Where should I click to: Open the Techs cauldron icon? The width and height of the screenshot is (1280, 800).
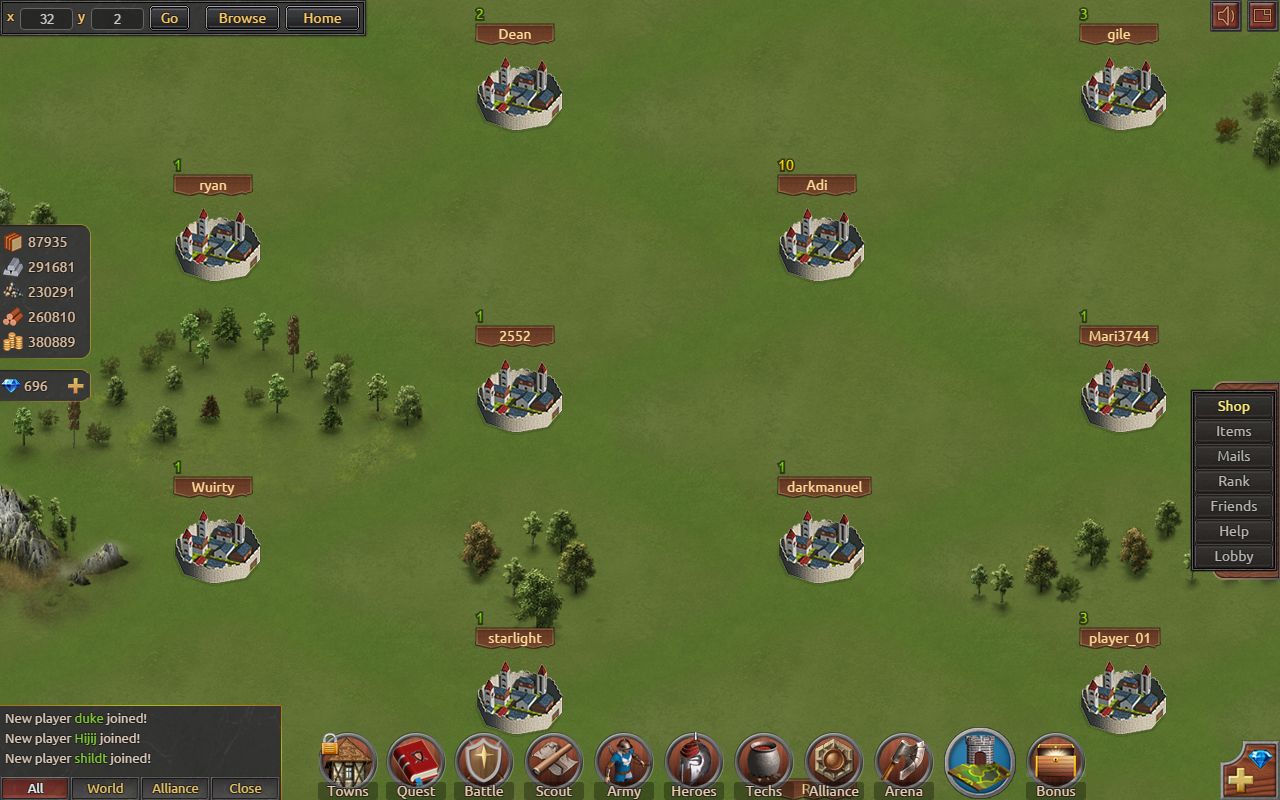pyautogui.click(x=763, y=764)
